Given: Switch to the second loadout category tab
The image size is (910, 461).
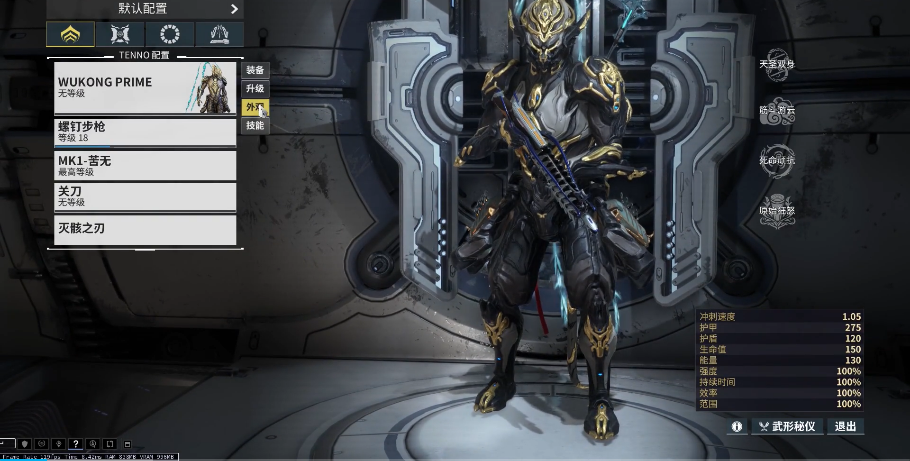Looking at the screenshot, I should click(120, 35).
